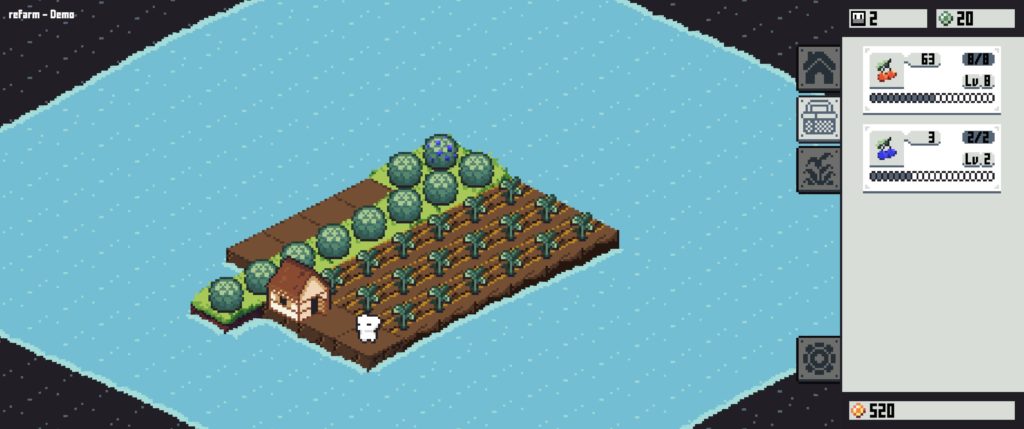
Task: Select the red berry crop card
Action: pyautogui.click(x=931, y=78)
